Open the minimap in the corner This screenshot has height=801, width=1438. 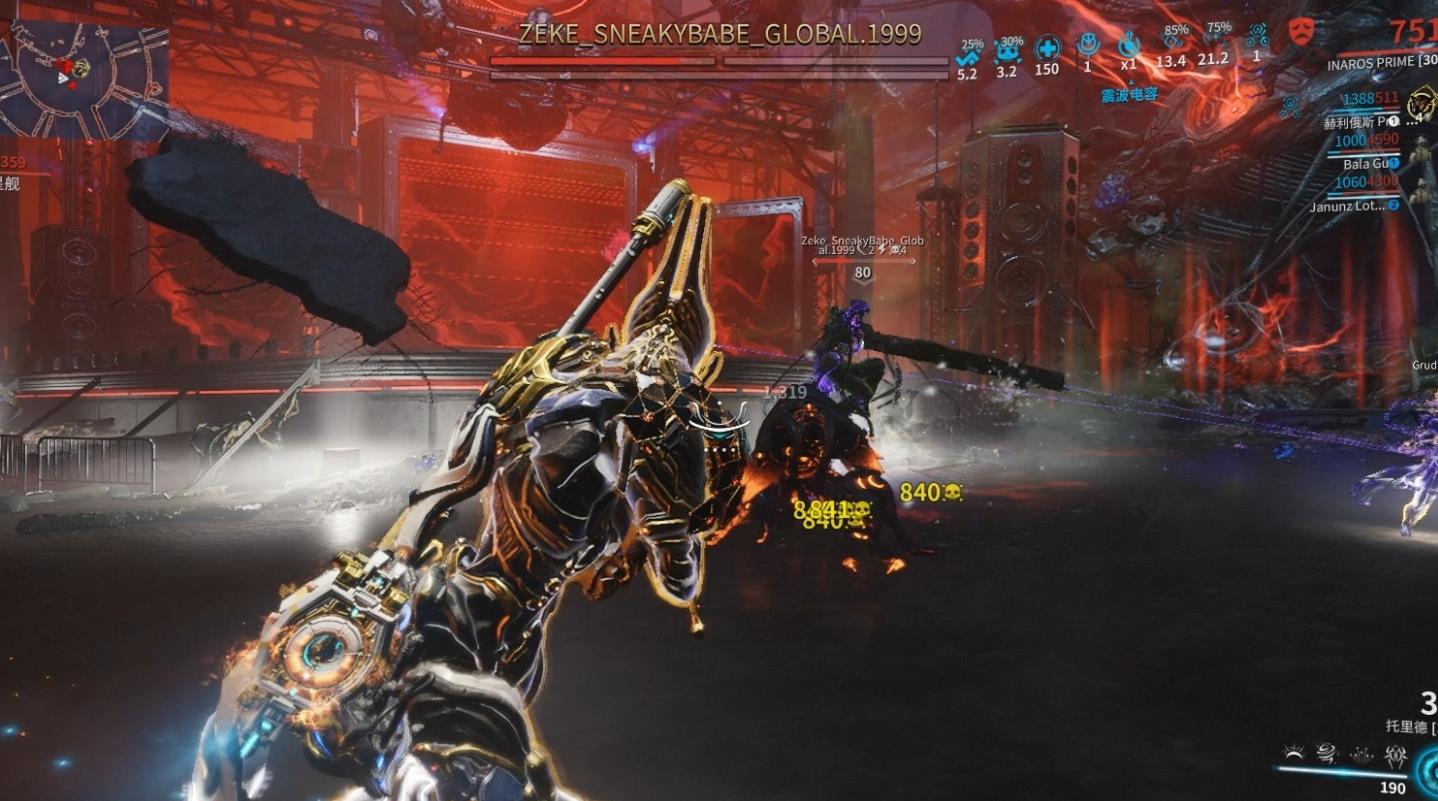pos(84,79)
